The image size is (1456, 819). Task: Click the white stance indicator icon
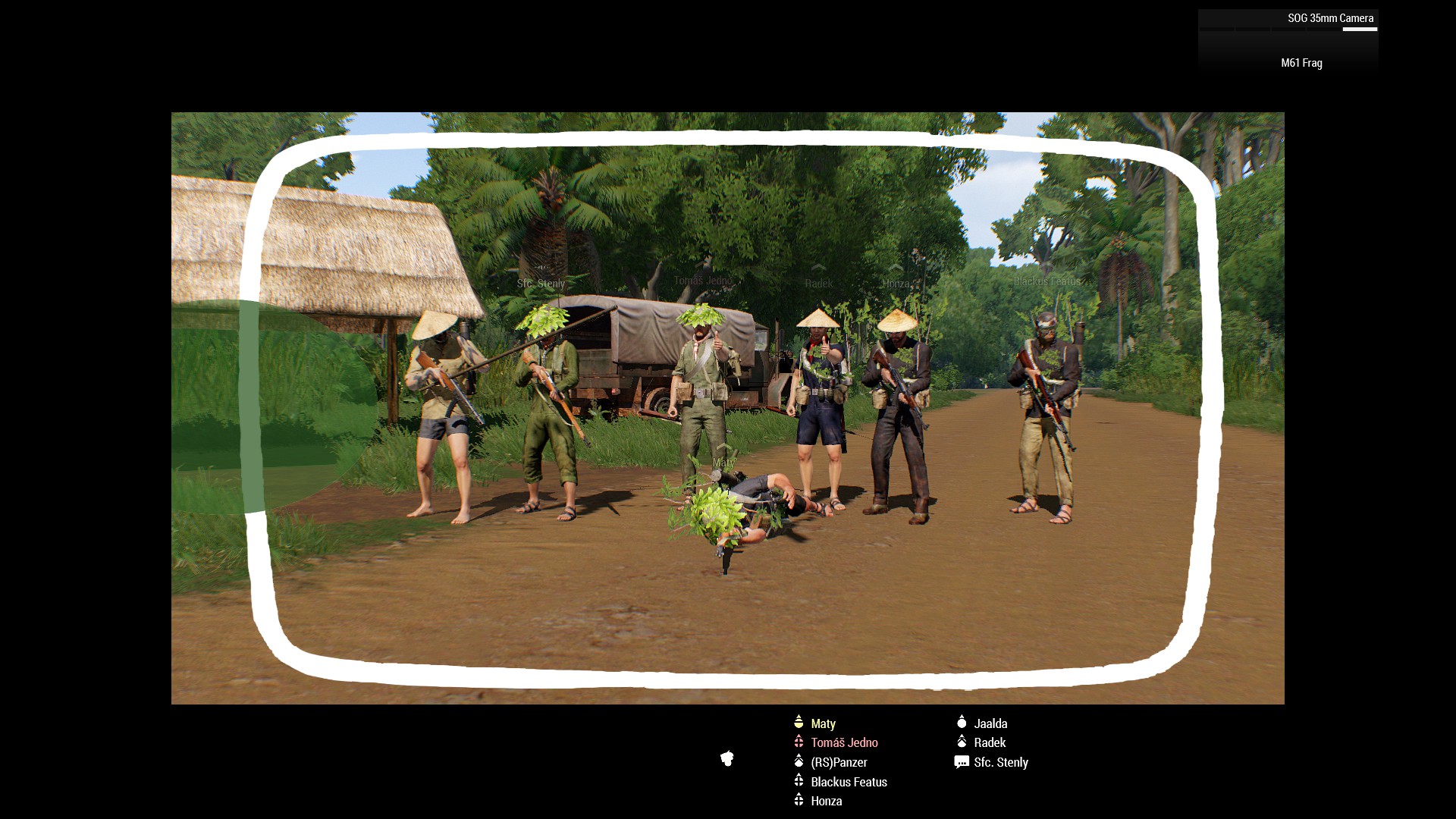[727, 758]
